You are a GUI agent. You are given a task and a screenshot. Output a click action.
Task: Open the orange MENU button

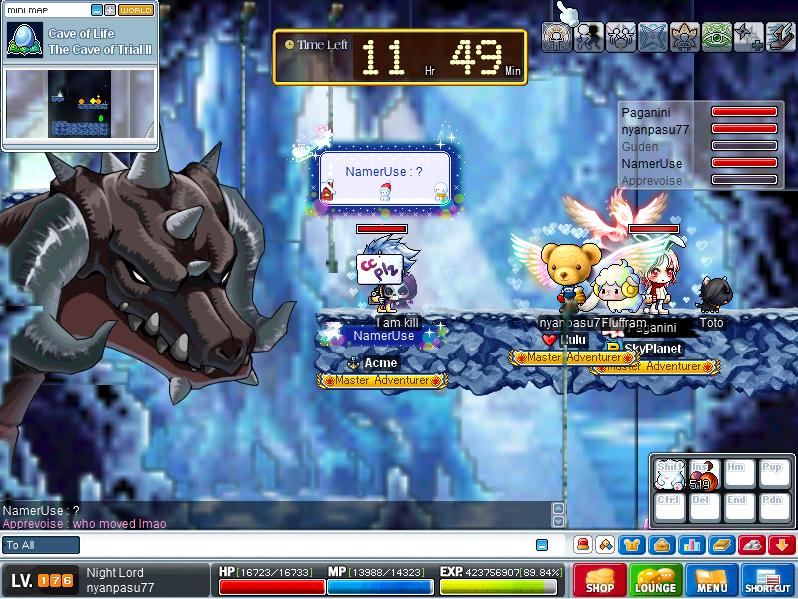coord(712,580)
